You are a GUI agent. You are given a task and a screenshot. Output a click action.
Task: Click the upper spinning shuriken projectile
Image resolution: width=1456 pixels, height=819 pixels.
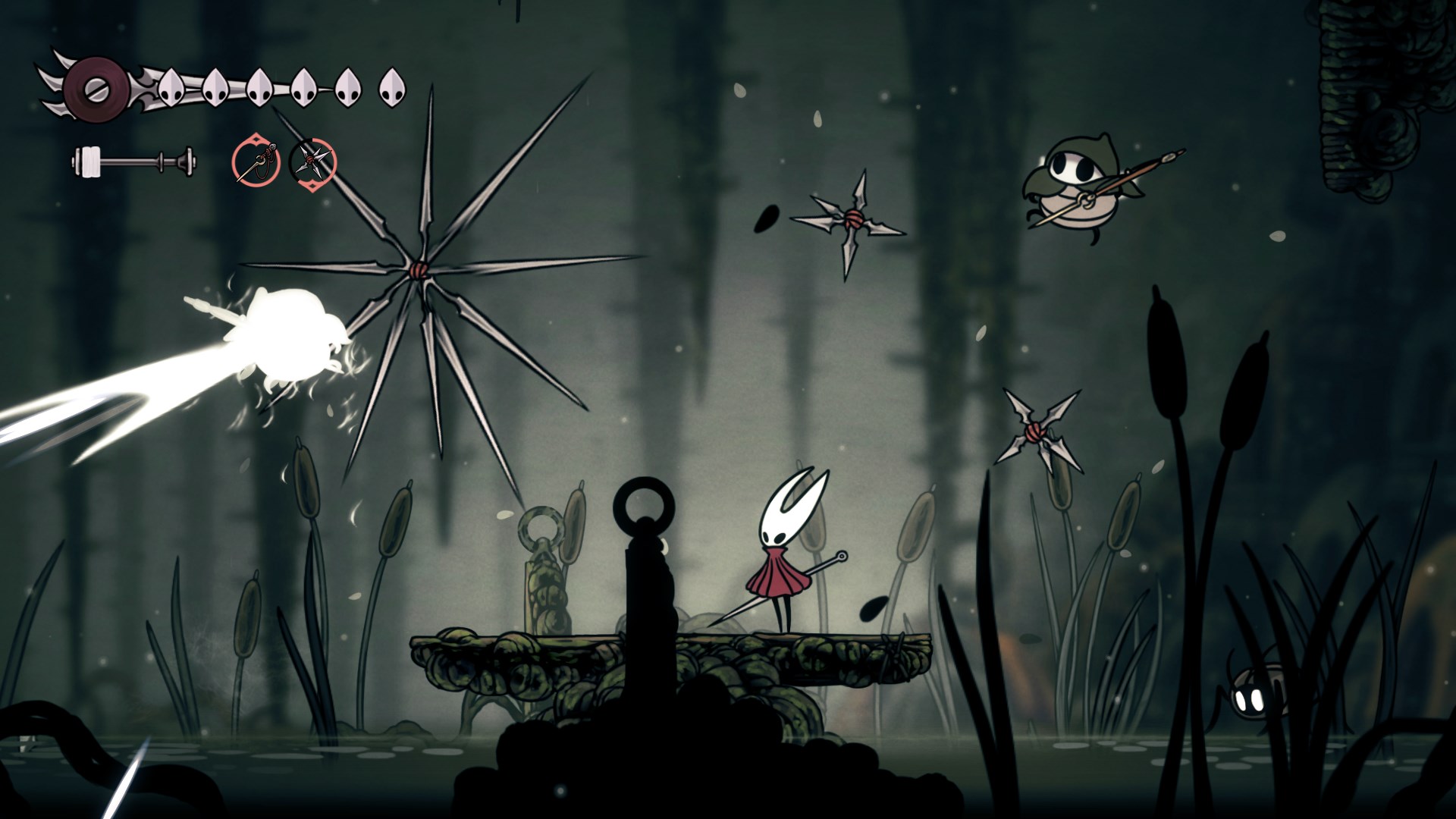click(x=853, y=220)
